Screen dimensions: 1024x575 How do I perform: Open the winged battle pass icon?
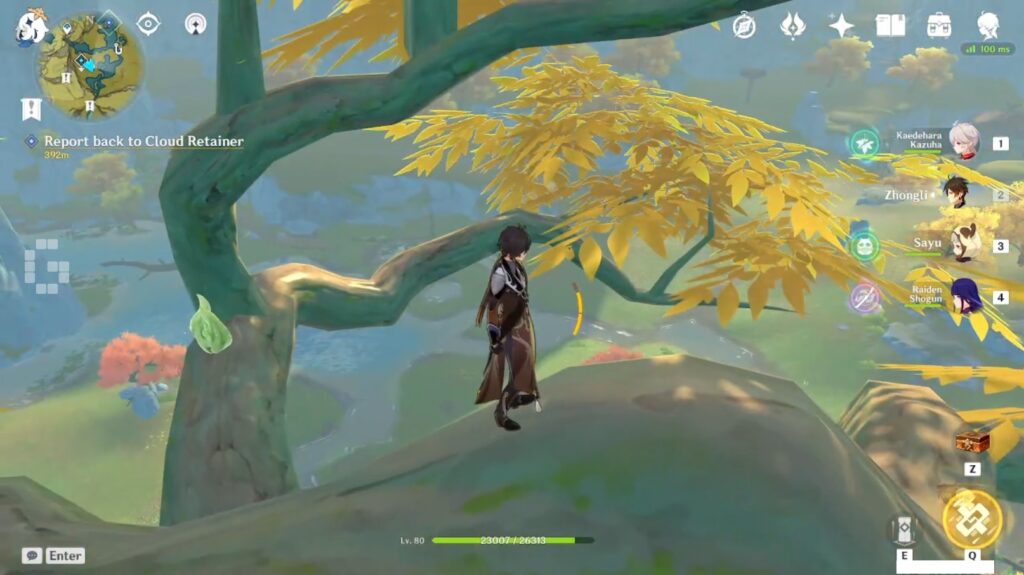click(x=793, y=26)
